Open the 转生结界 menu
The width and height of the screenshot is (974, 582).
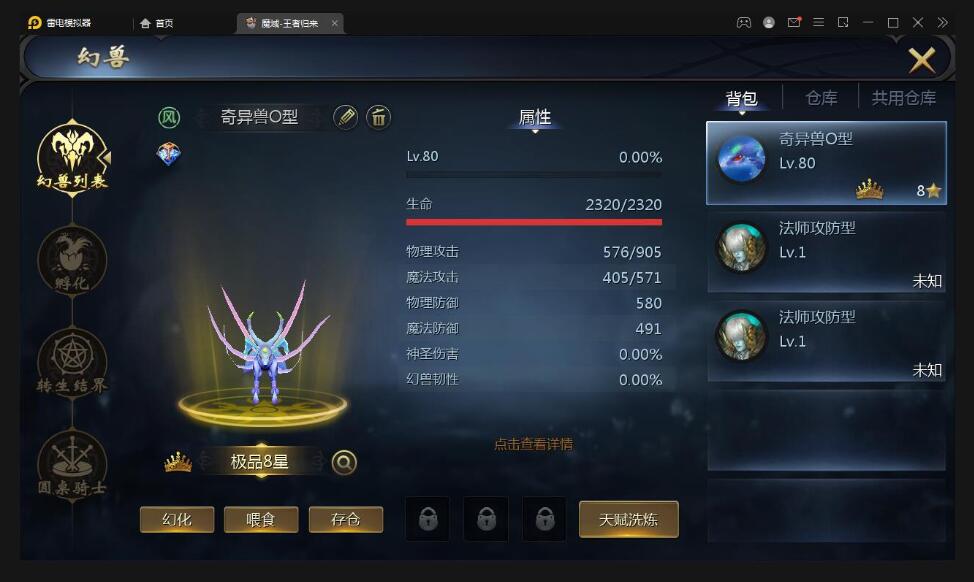(72, 361)
